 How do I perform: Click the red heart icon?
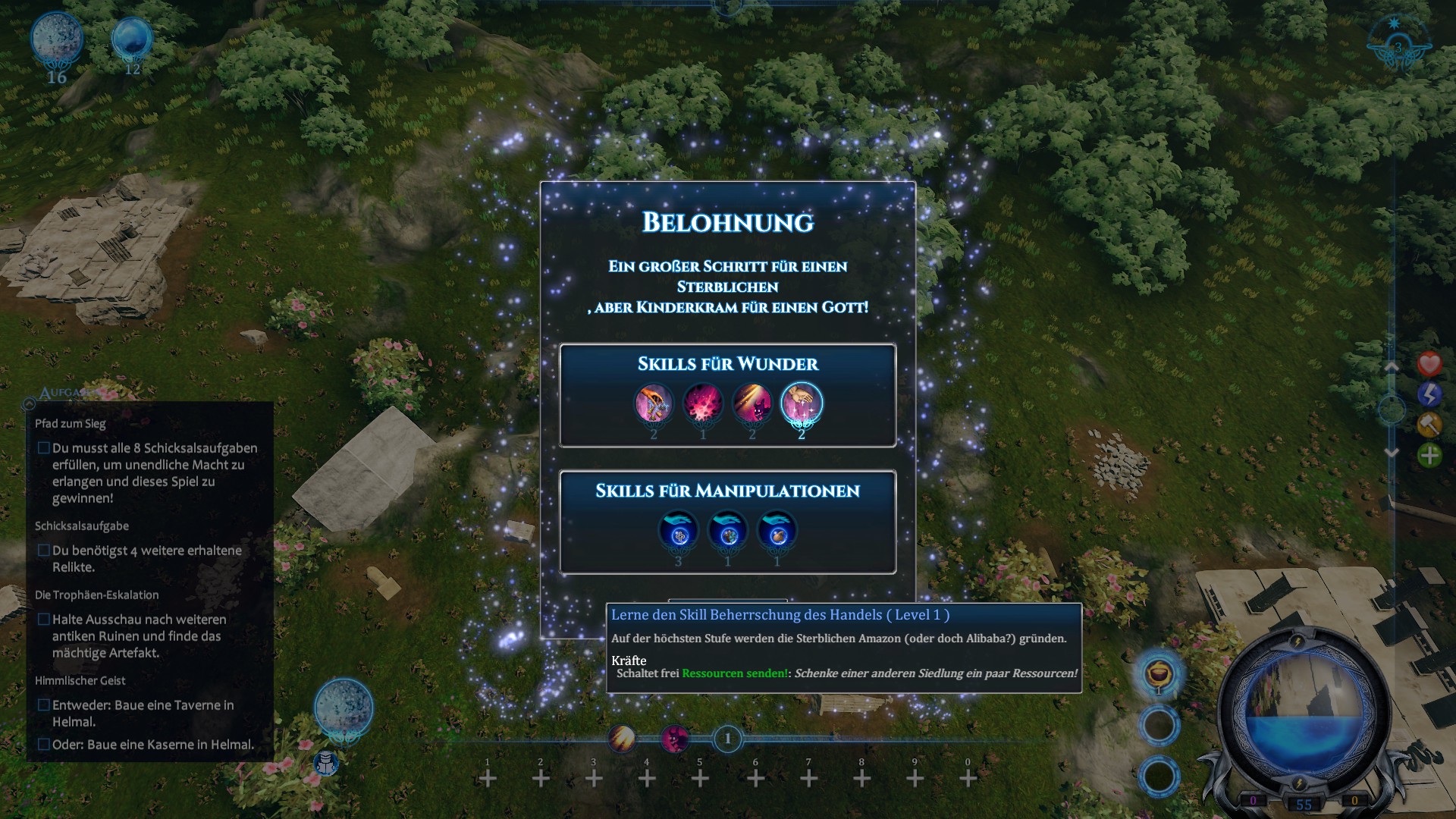1429,364
